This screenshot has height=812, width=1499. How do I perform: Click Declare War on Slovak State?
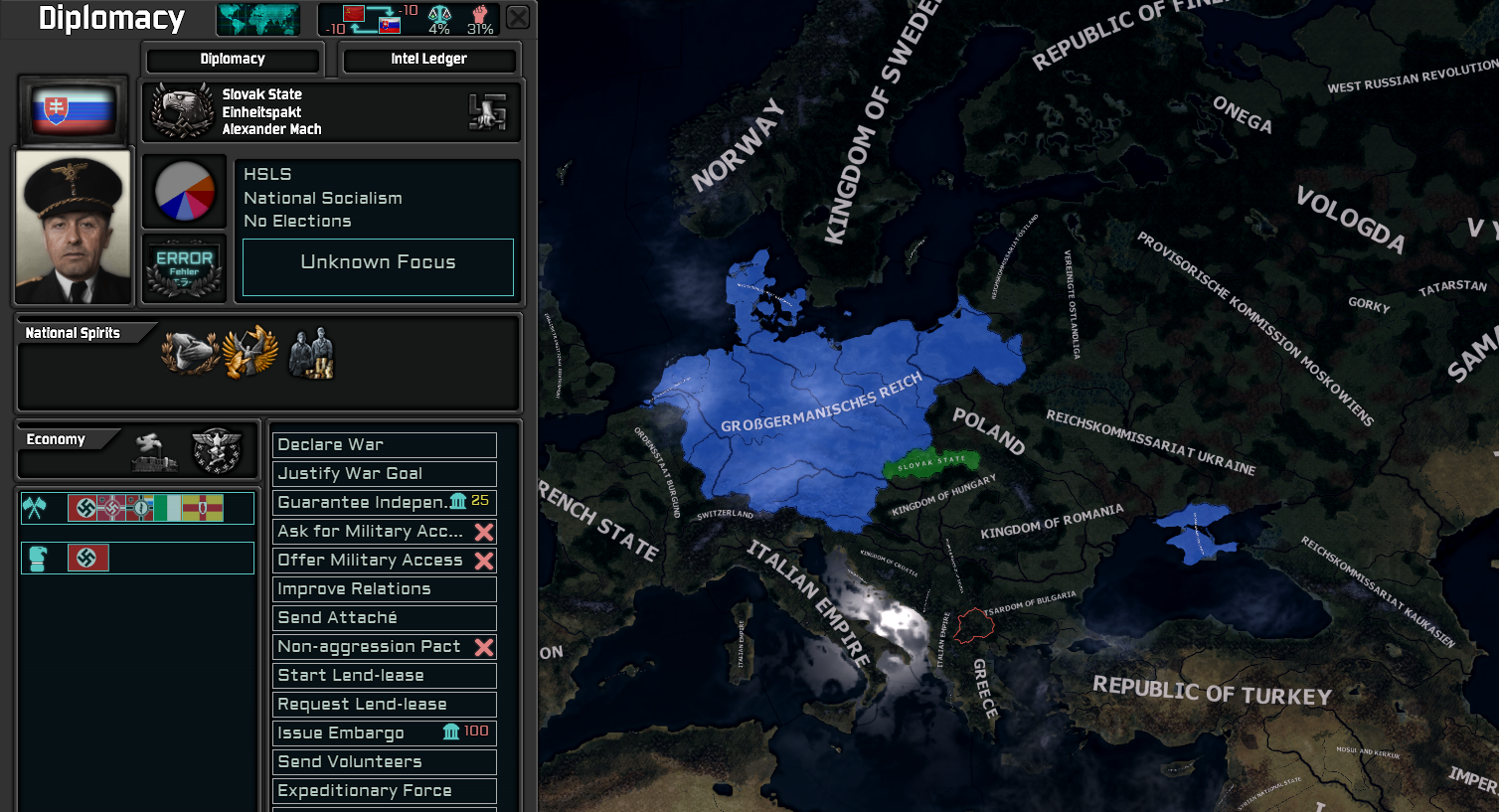(384, 444)
